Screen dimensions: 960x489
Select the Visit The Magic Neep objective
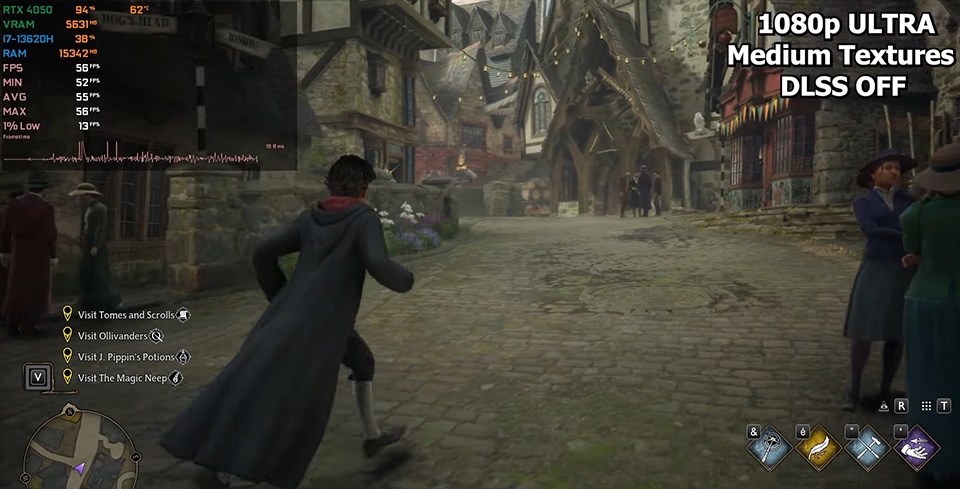(121, 378)
